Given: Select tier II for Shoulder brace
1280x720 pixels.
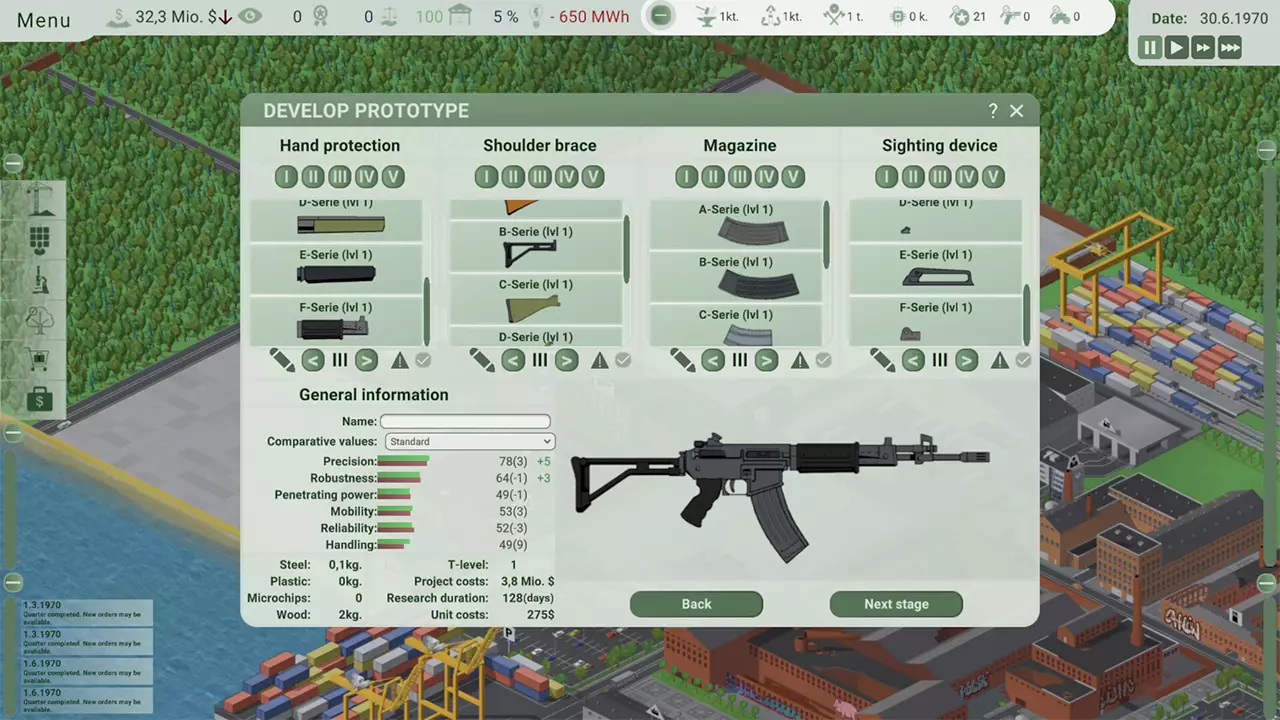Looking at the screenshot, I should click(512, 176).
